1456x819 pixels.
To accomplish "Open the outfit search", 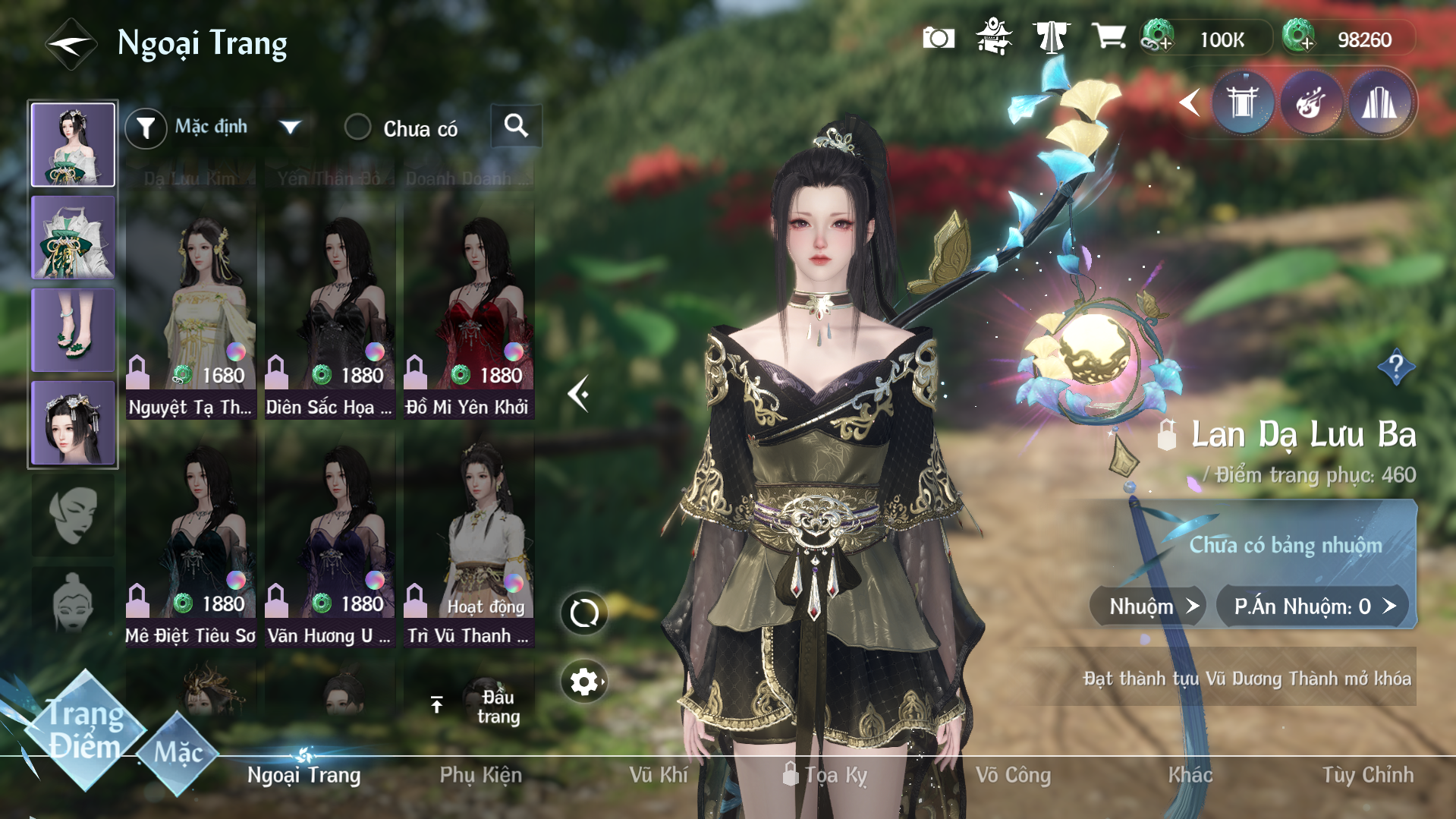I will 516,126.
